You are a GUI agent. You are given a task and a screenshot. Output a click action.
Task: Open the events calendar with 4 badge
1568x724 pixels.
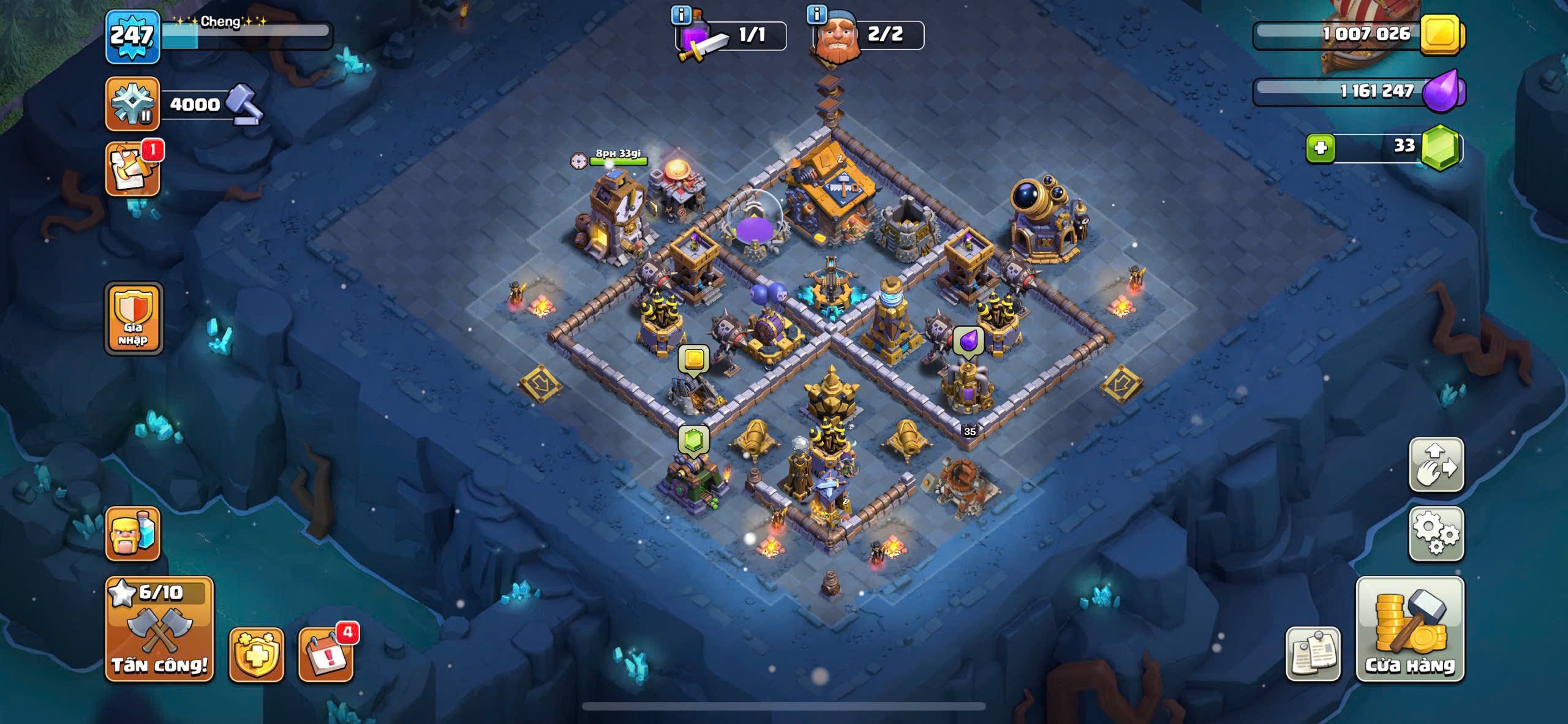pyautogui.click(x=325, y=654)
